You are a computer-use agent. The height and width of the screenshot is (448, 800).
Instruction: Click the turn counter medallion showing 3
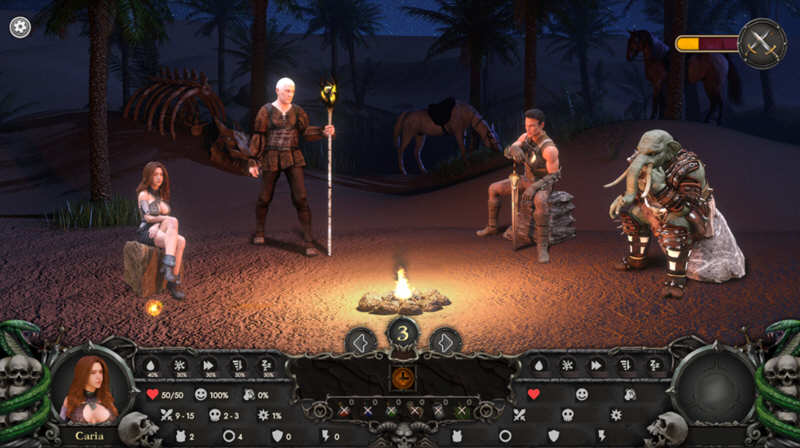point(402,333)
